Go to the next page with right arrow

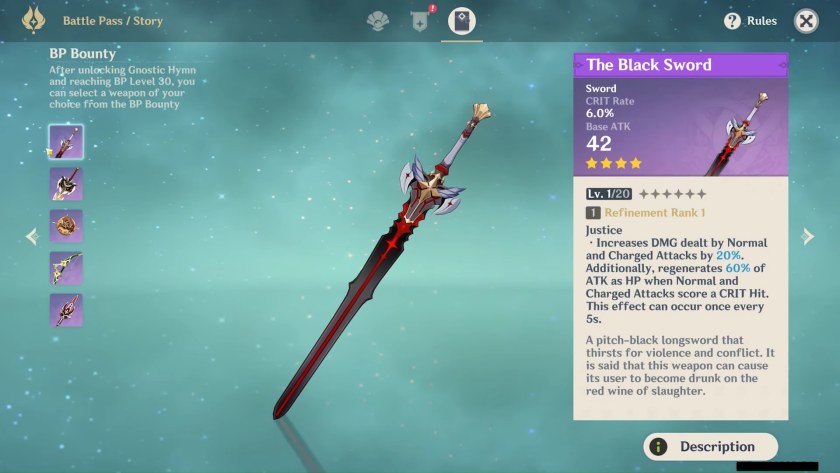point(808,237)
